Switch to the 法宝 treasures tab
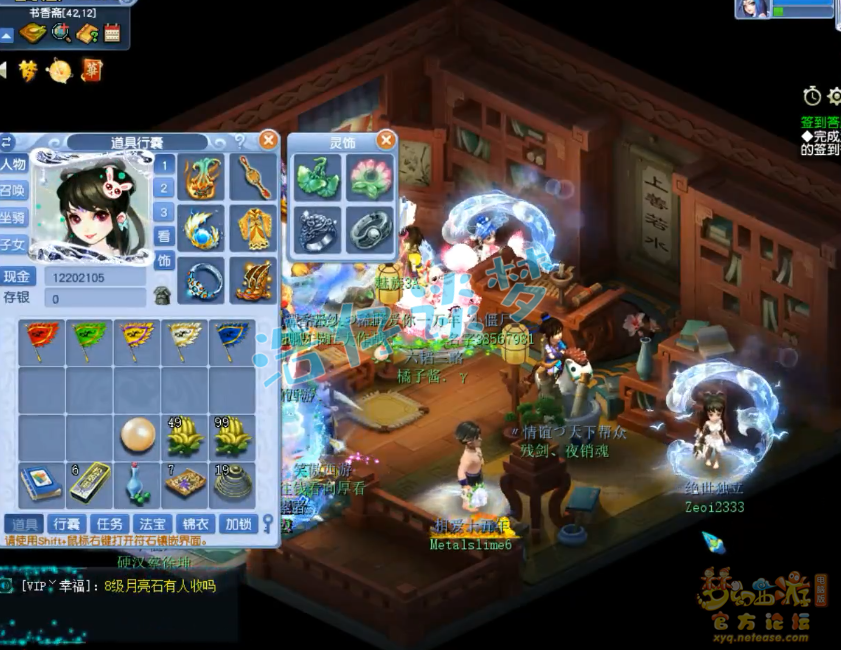Image resolution: width=841 pixels, height=650 pixels. coord(151,523)
